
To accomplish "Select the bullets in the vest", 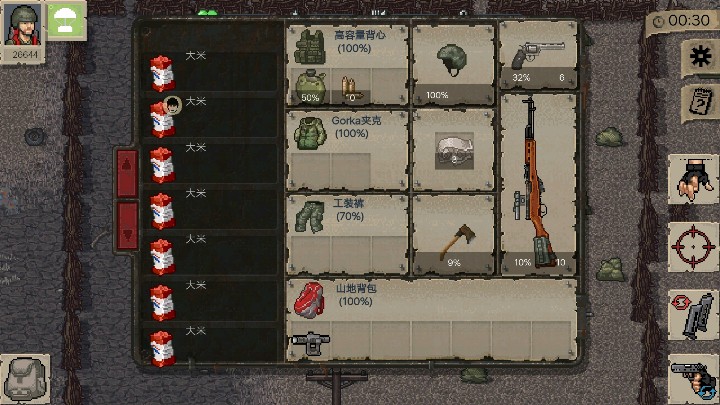I will [351, 87].
